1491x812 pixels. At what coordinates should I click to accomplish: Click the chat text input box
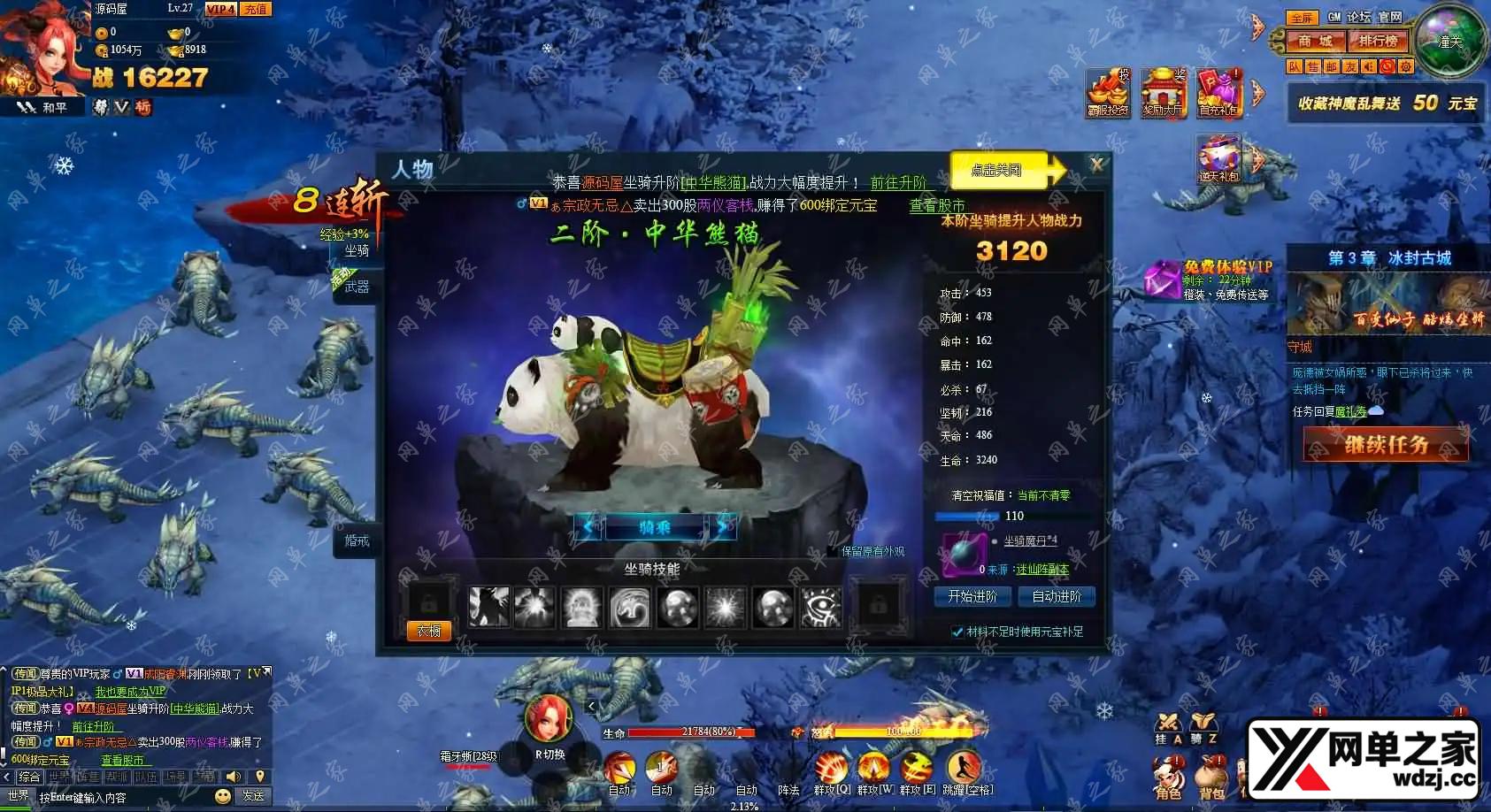[124, 797]
